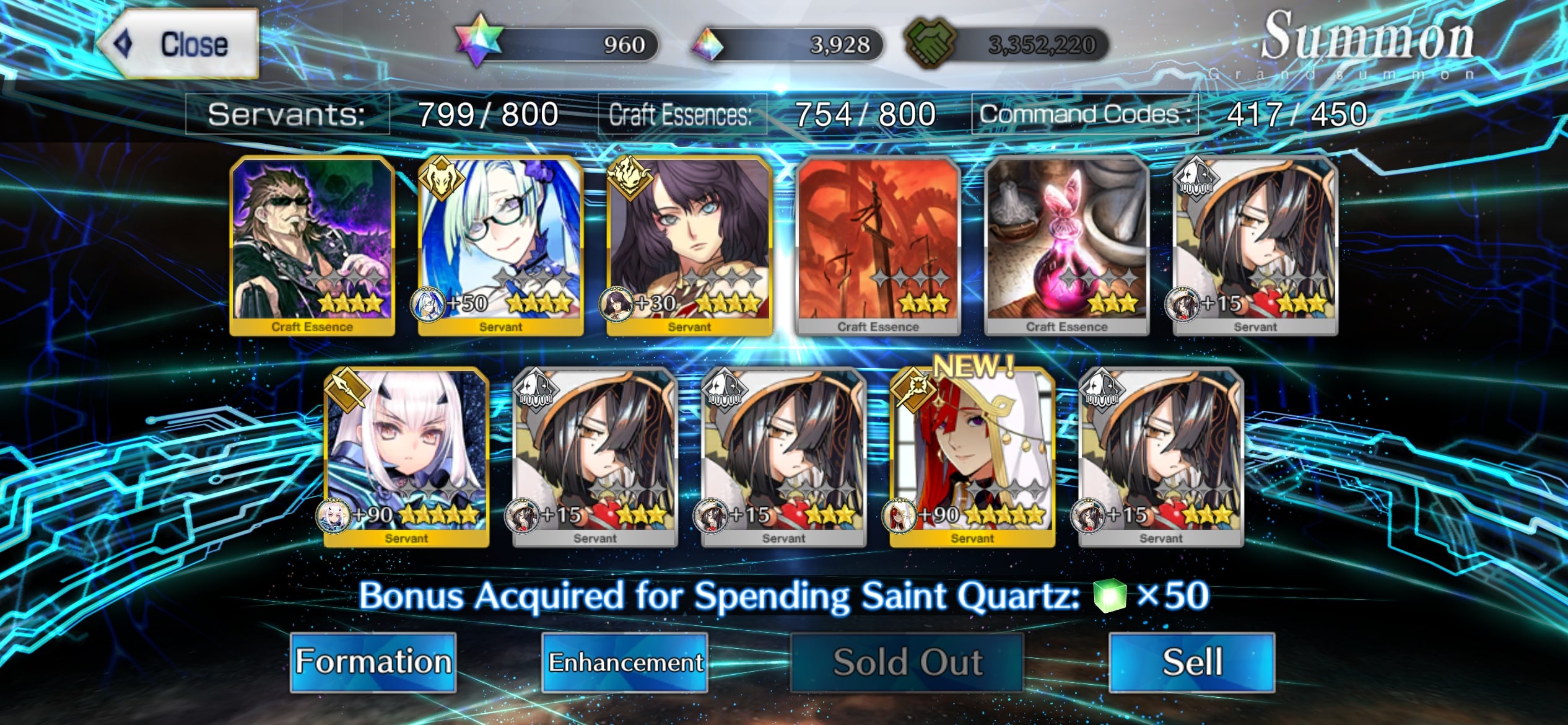Click the greyed-out Sold Out button
This screenshot has height=725, width=1568.
[907, 662]
